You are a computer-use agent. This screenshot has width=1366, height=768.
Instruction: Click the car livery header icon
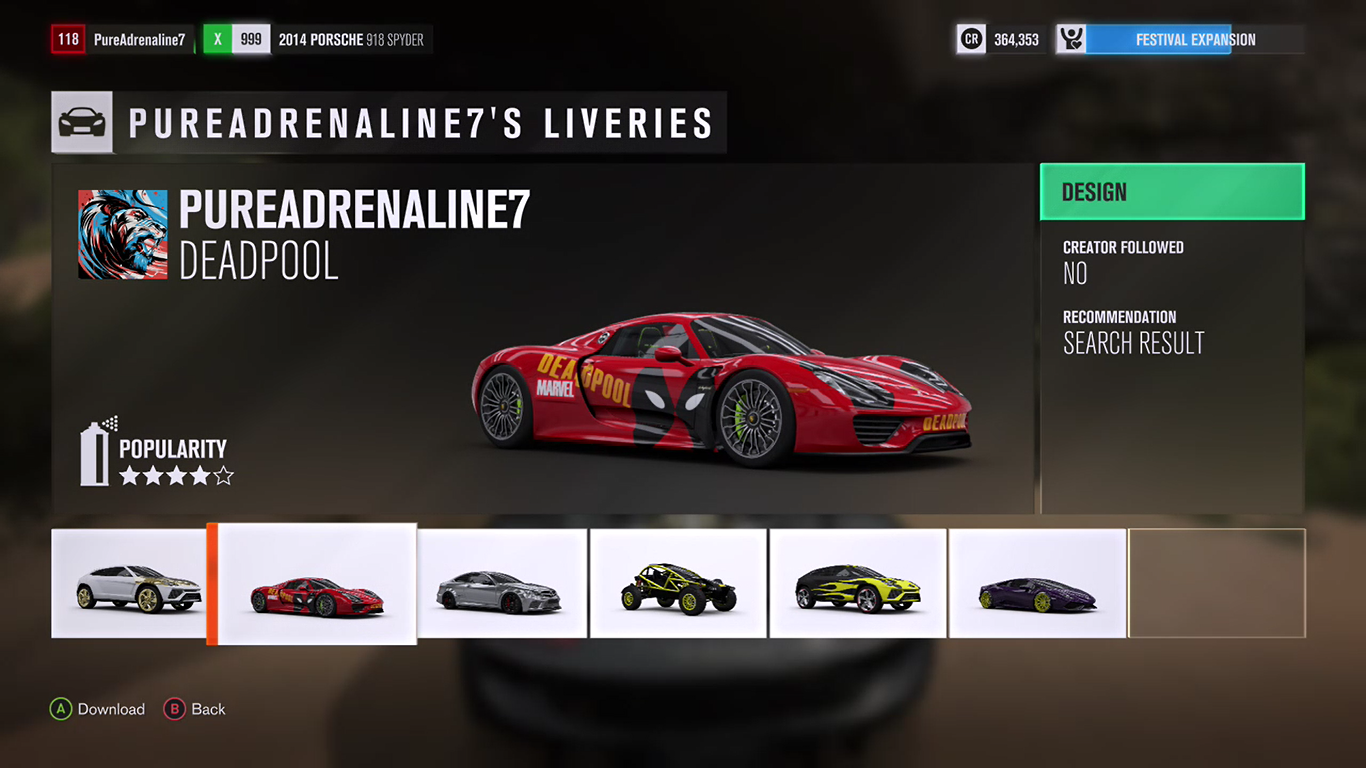click(82, 121)
